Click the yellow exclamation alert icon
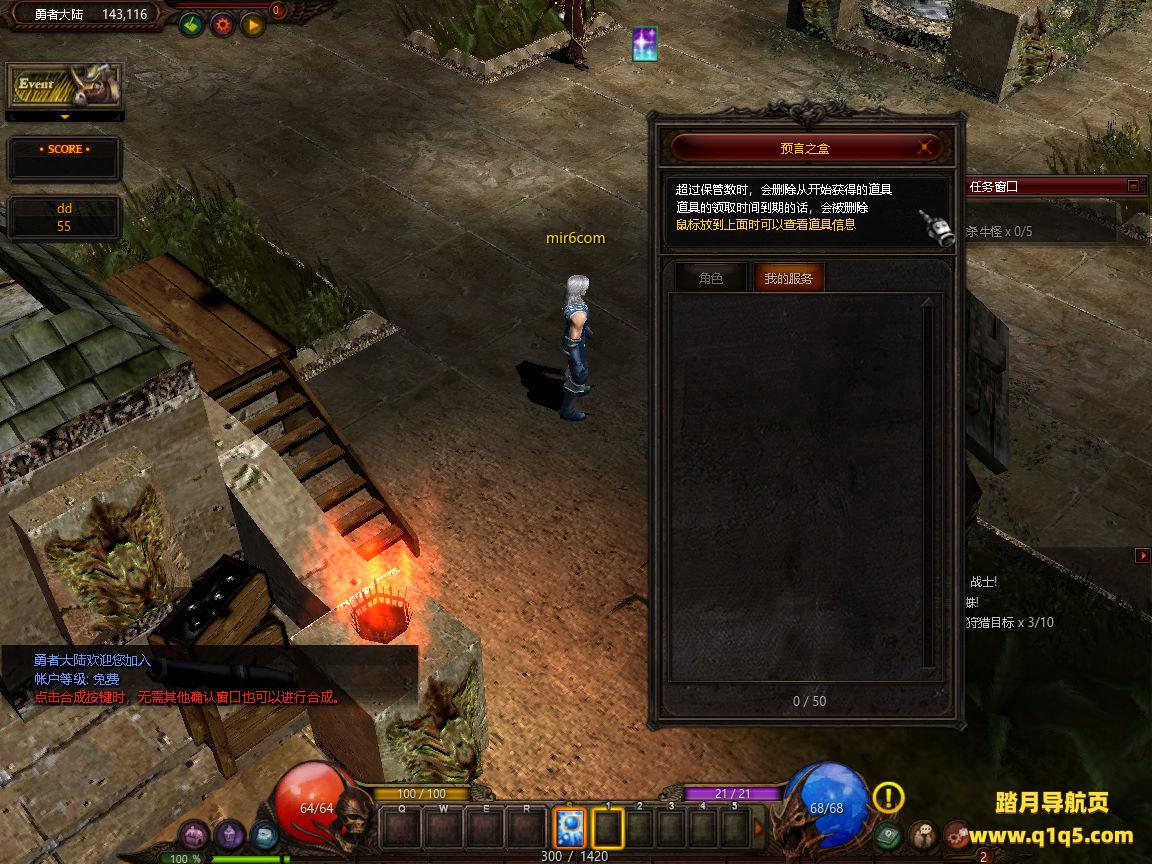The width and height of the screenshot is (1152, 864). pyautogui.click(x=888, y=797)
